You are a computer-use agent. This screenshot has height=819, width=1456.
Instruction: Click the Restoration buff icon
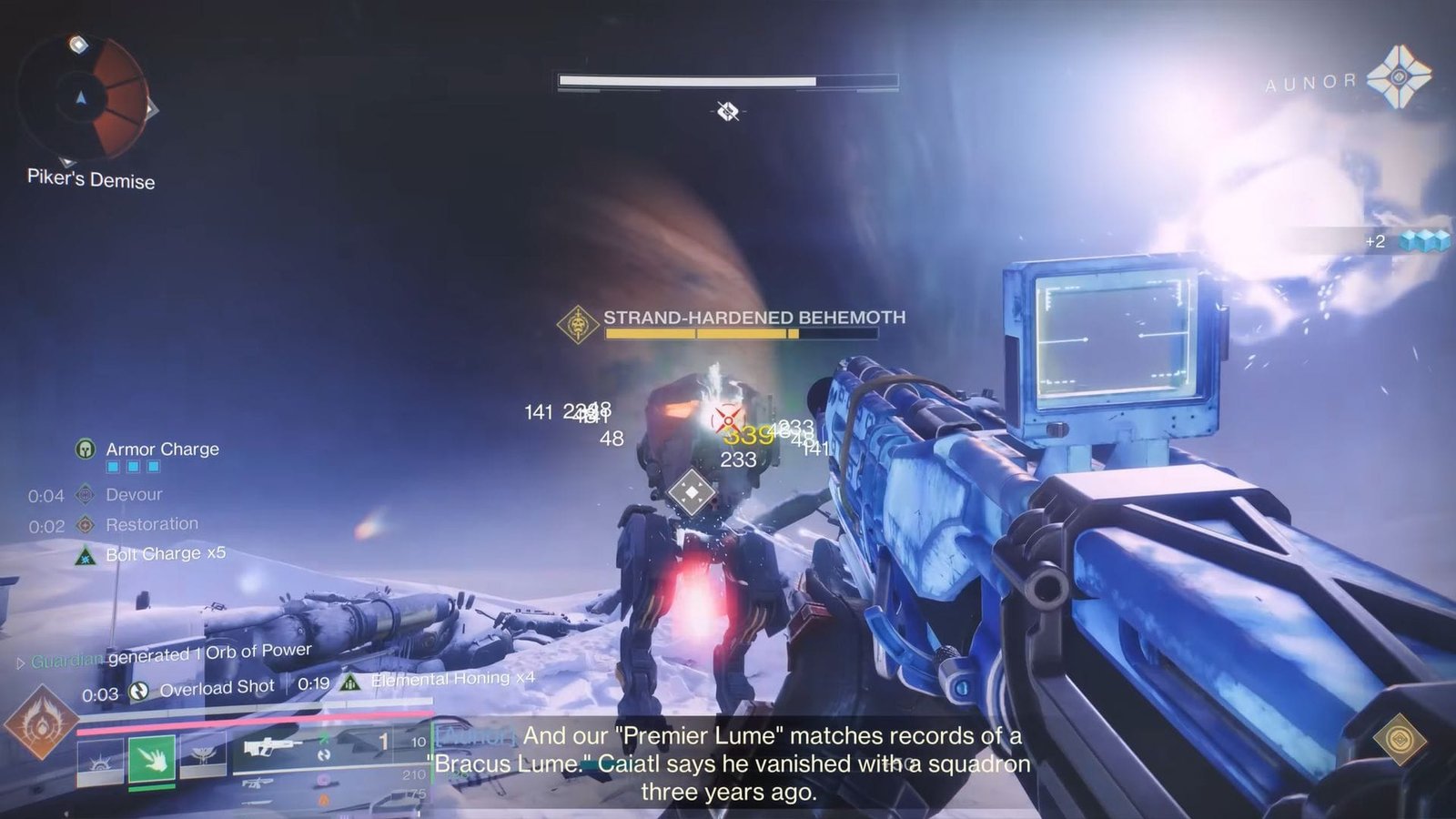pos(86,524)
